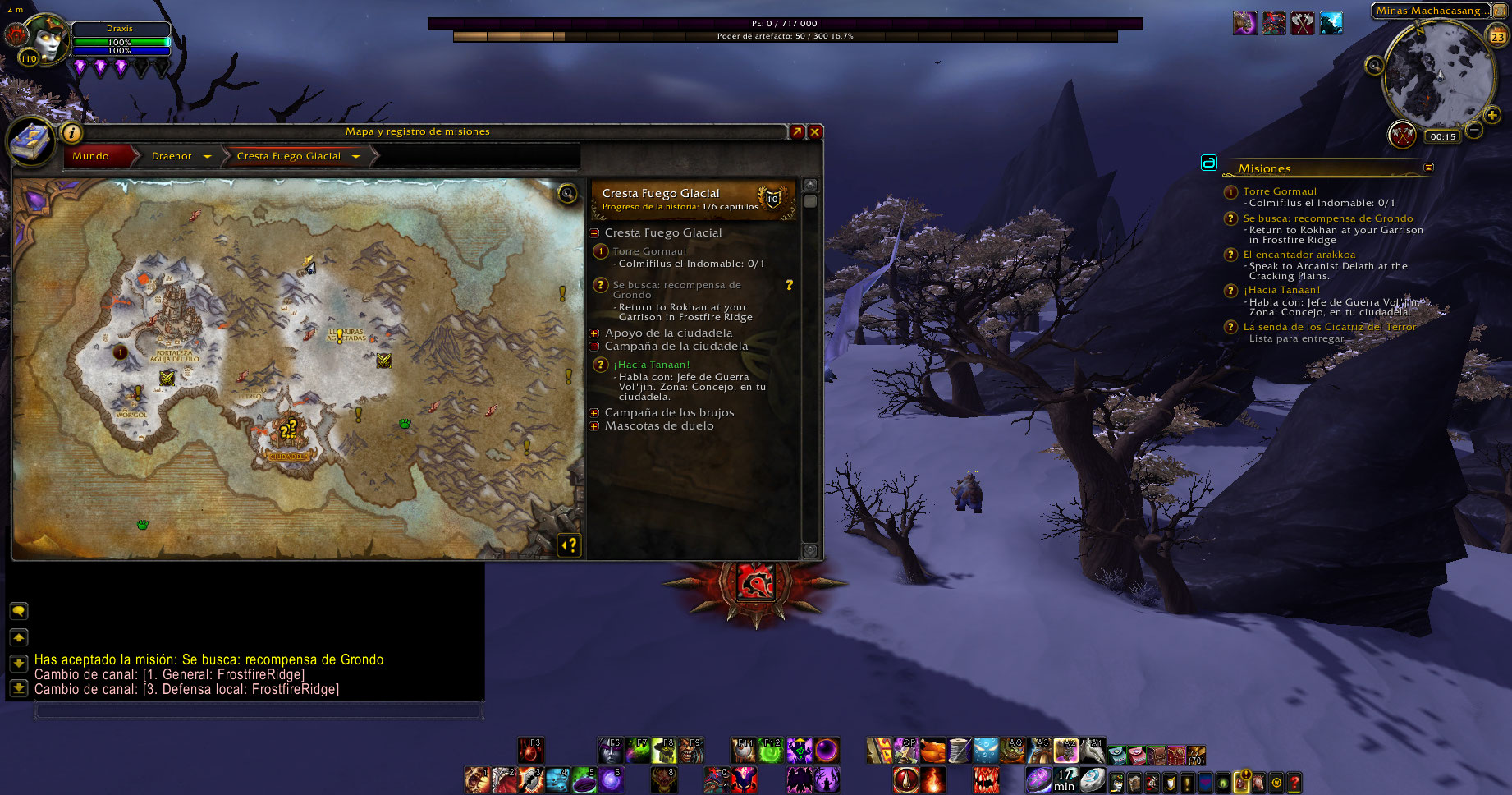The width and height of the screenshot is (1512, 795).
Task: Open the chat bubble button
Action: 18,611
